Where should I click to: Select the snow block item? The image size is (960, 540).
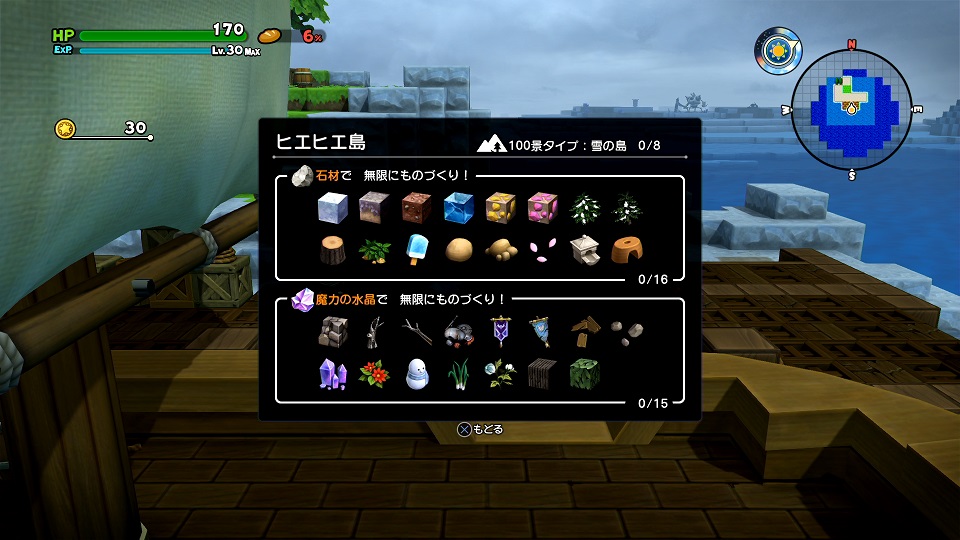[331, 208]
